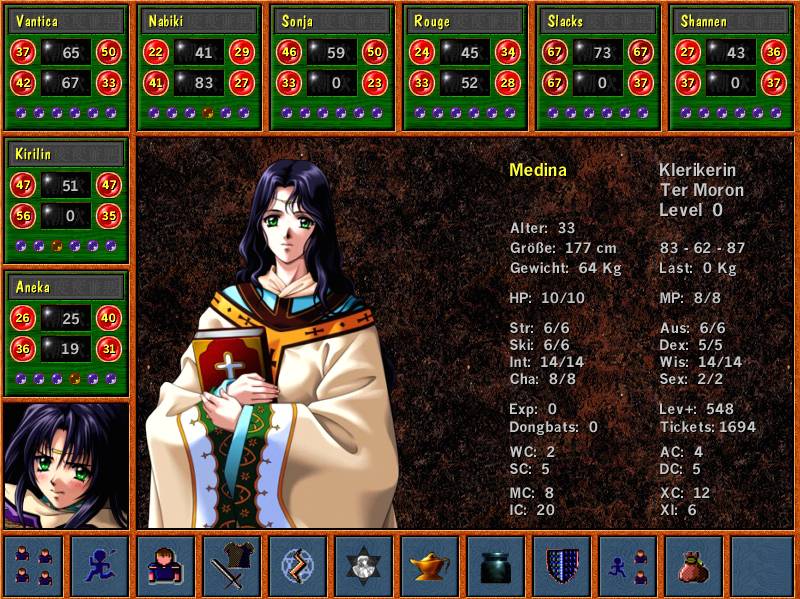800x599 pixels.
Task: Select Aneka's party panel
Action: click(x=67, y=334)
